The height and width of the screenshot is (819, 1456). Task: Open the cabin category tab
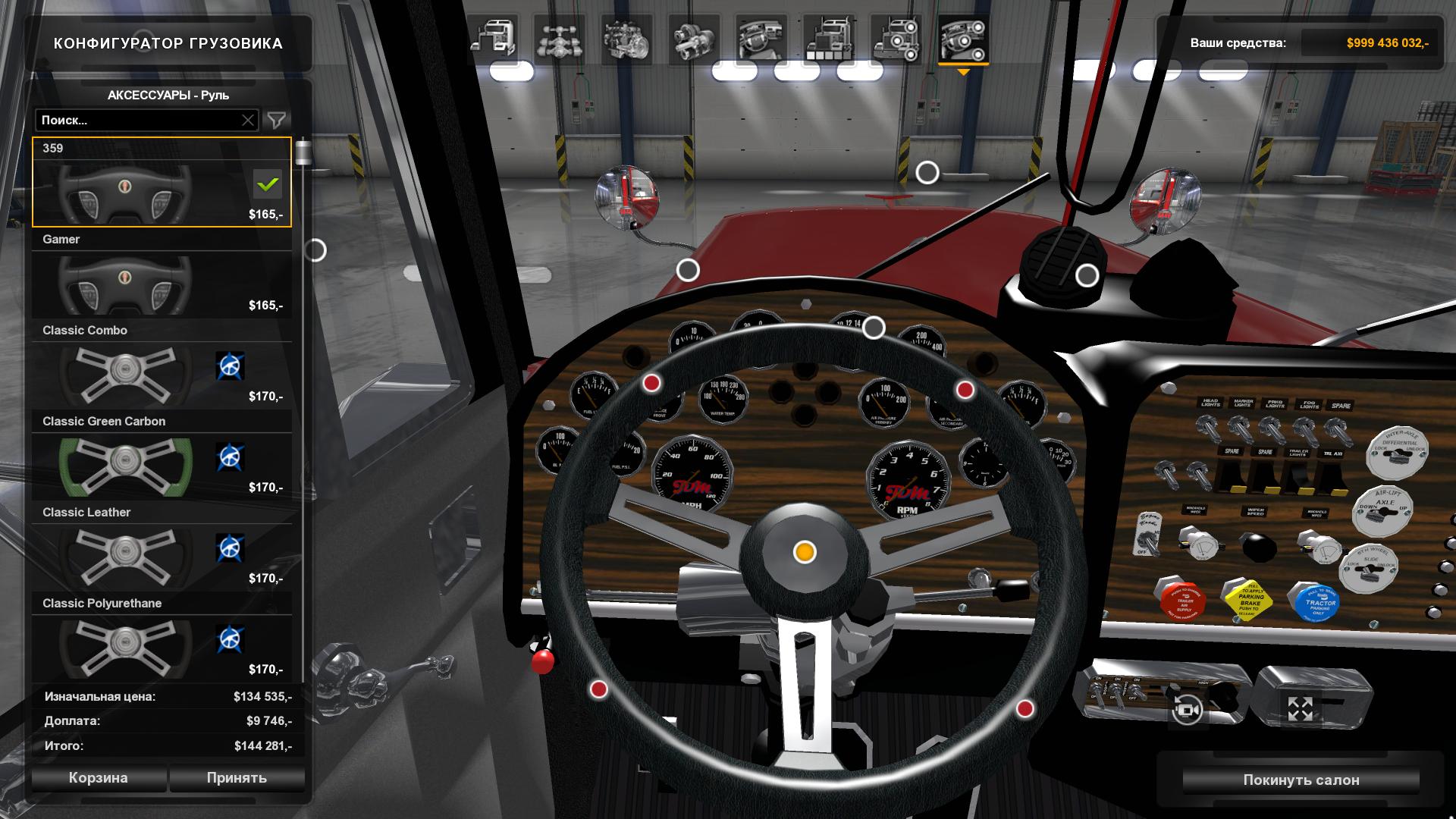tap(493, 39)
